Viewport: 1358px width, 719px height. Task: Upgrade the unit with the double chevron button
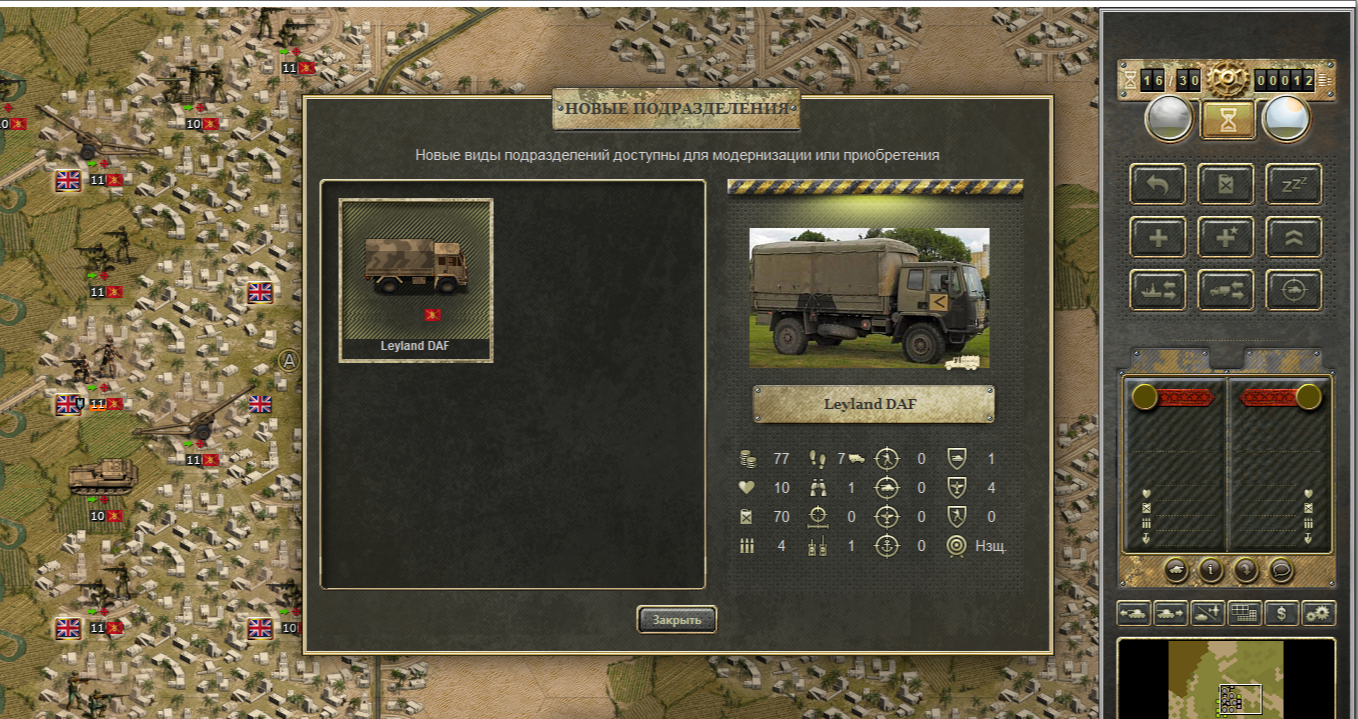[1293, 237]
